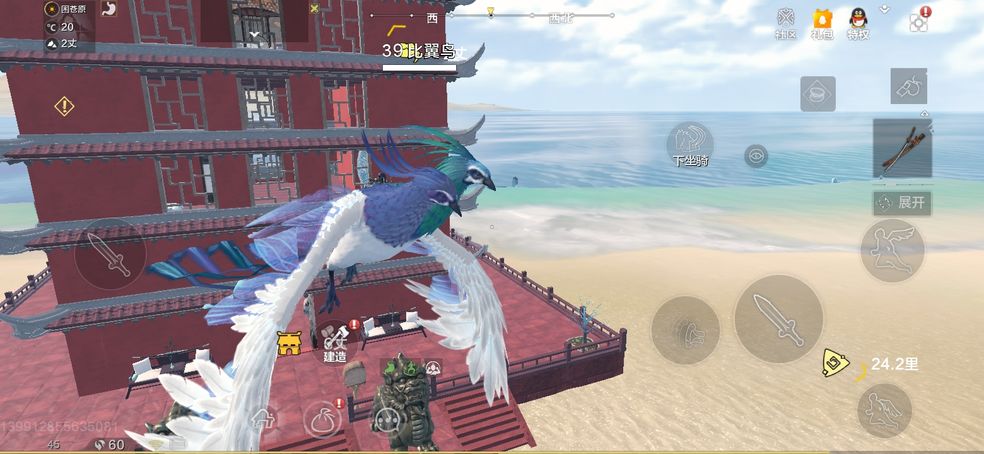Click the yellow warning diamond icon
Screen dimensions: 984x454
[x=65, y=105]
